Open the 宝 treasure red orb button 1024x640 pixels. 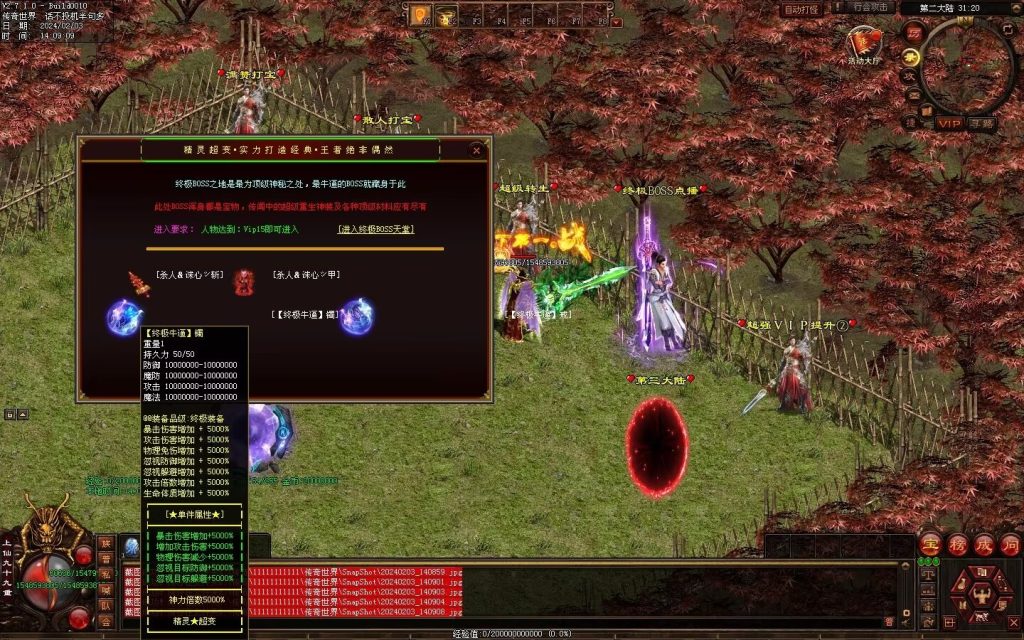931,545
